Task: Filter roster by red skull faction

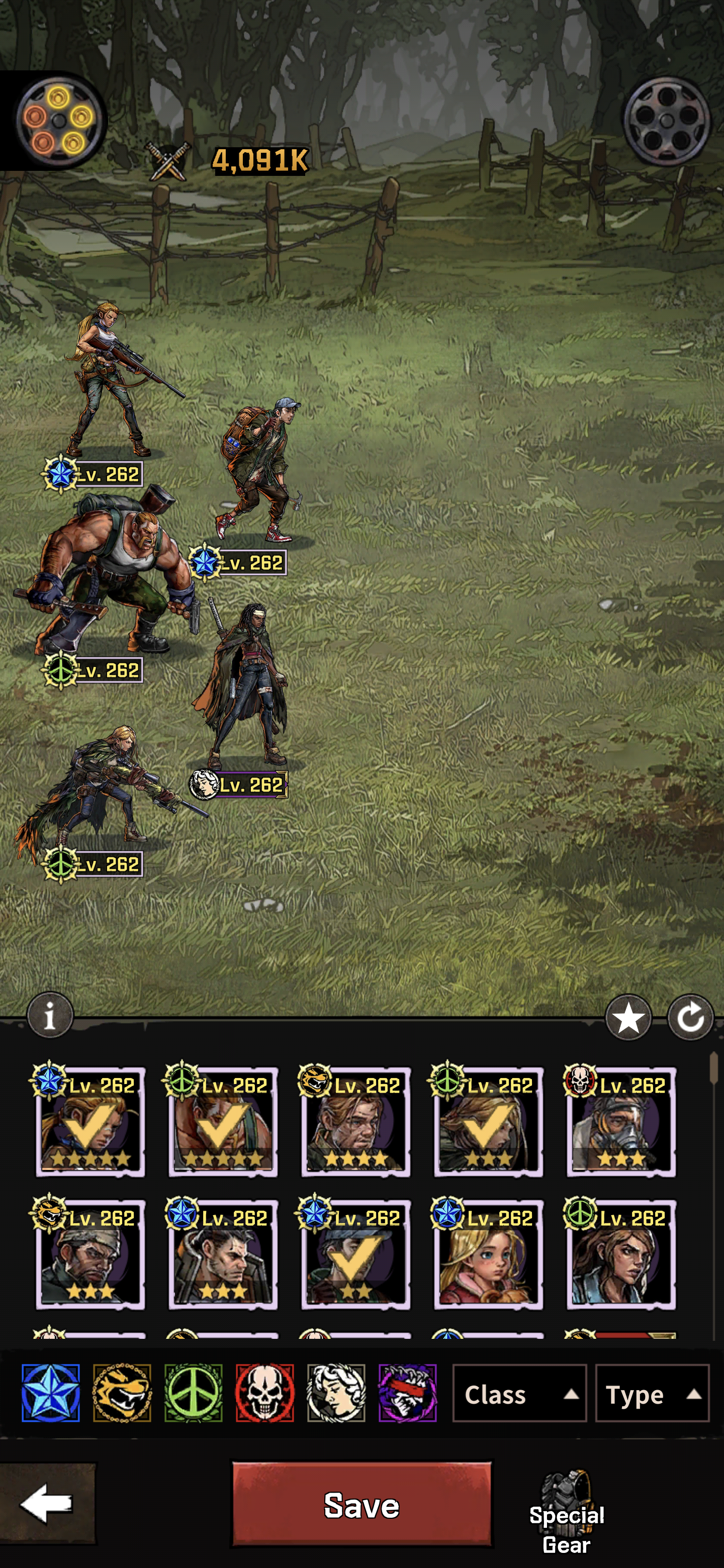Action: tap(264, 1393)
